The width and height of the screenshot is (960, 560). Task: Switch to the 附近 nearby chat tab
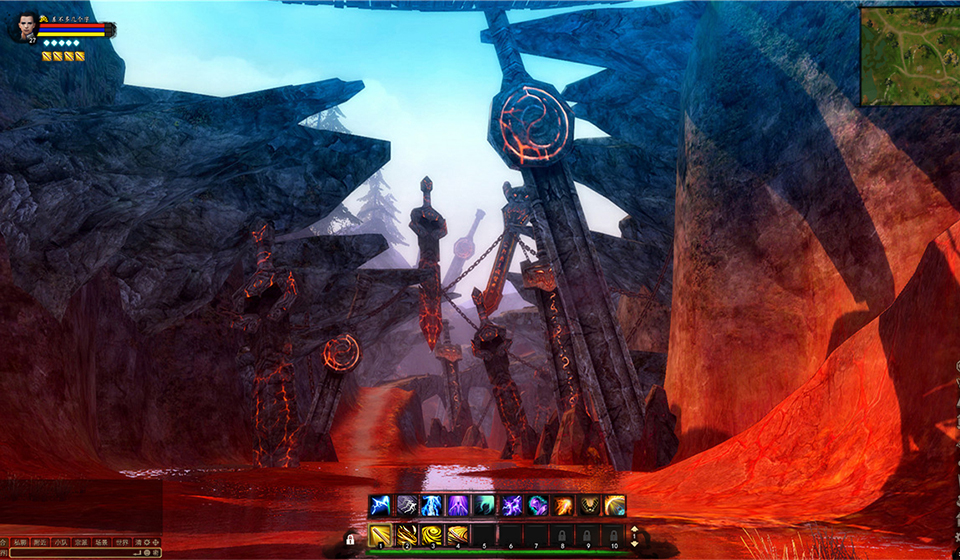coord(41,541)
